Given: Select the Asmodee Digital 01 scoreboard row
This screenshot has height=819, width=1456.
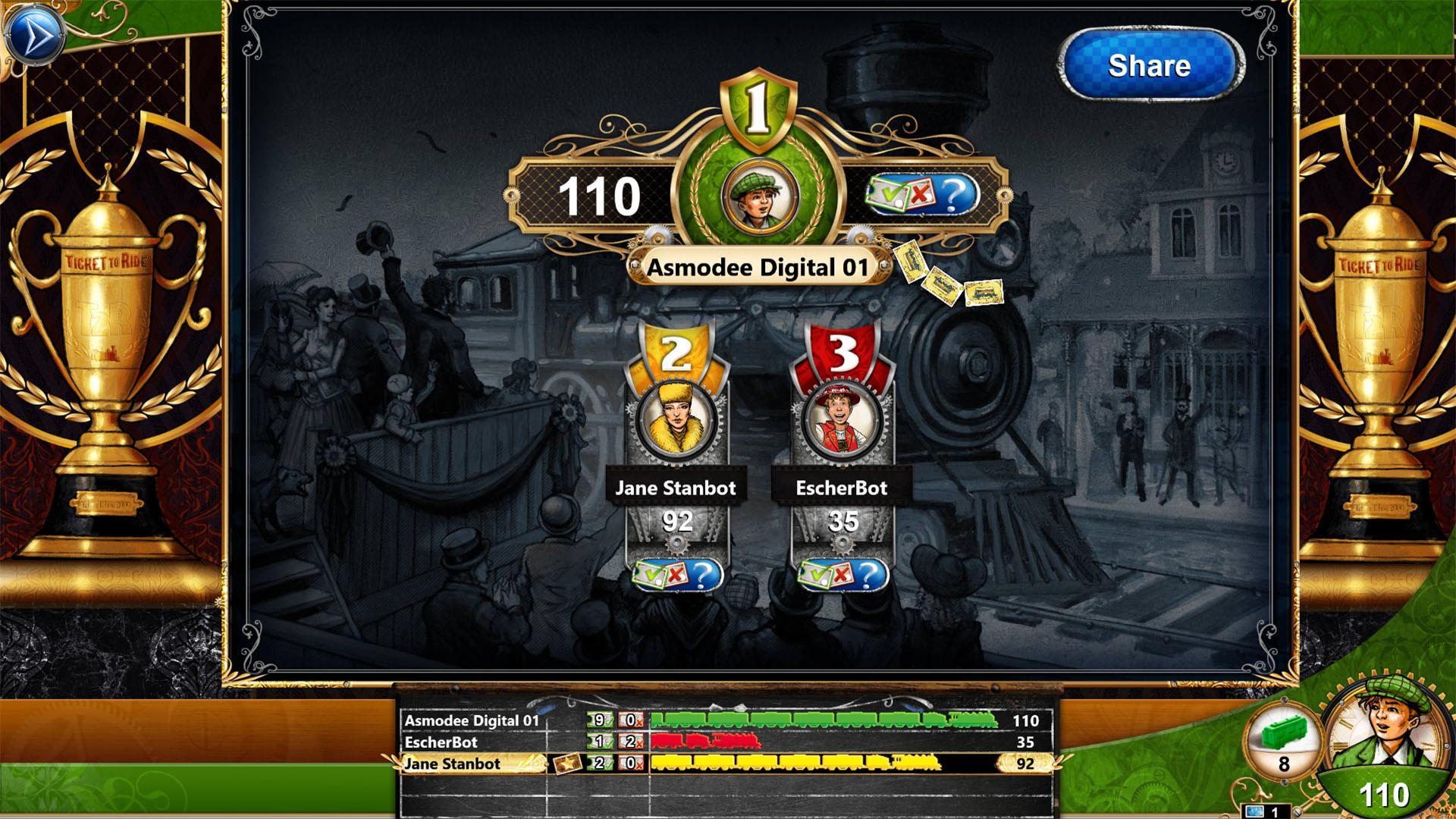Looking at the screenshot, I should (470, 721).
